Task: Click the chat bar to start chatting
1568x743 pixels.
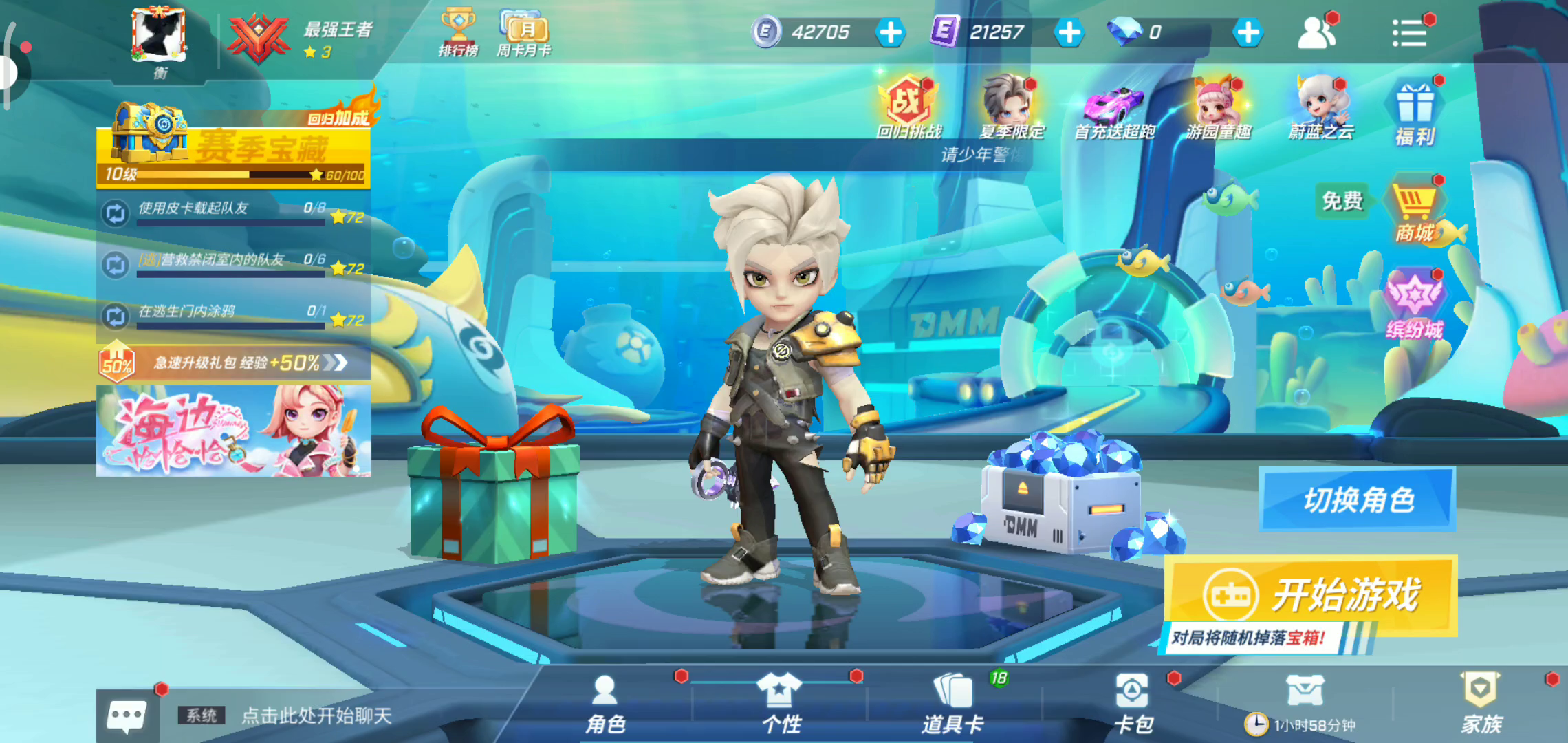Action: [316, 715]
